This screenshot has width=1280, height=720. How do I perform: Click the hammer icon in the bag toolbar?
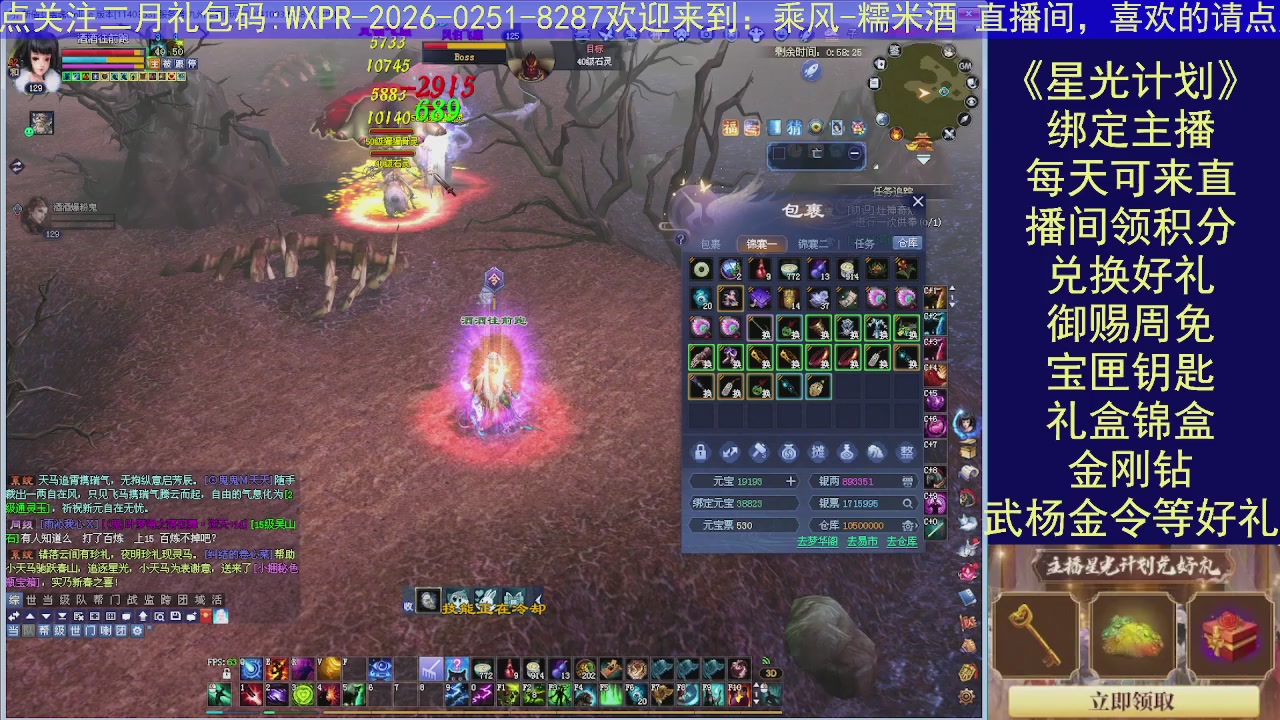759,452
